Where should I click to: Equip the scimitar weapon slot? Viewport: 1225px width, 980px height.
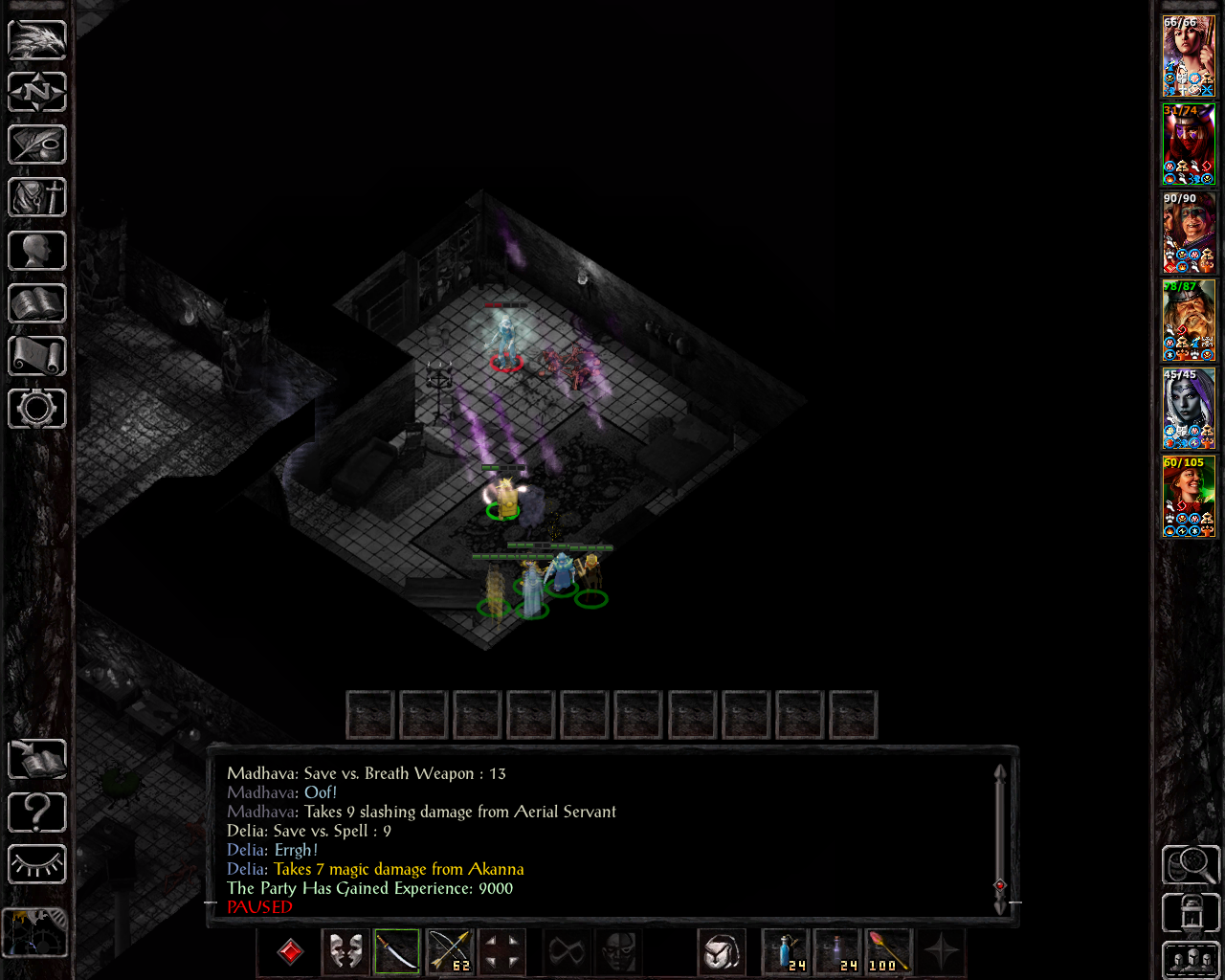pos(397,952)
